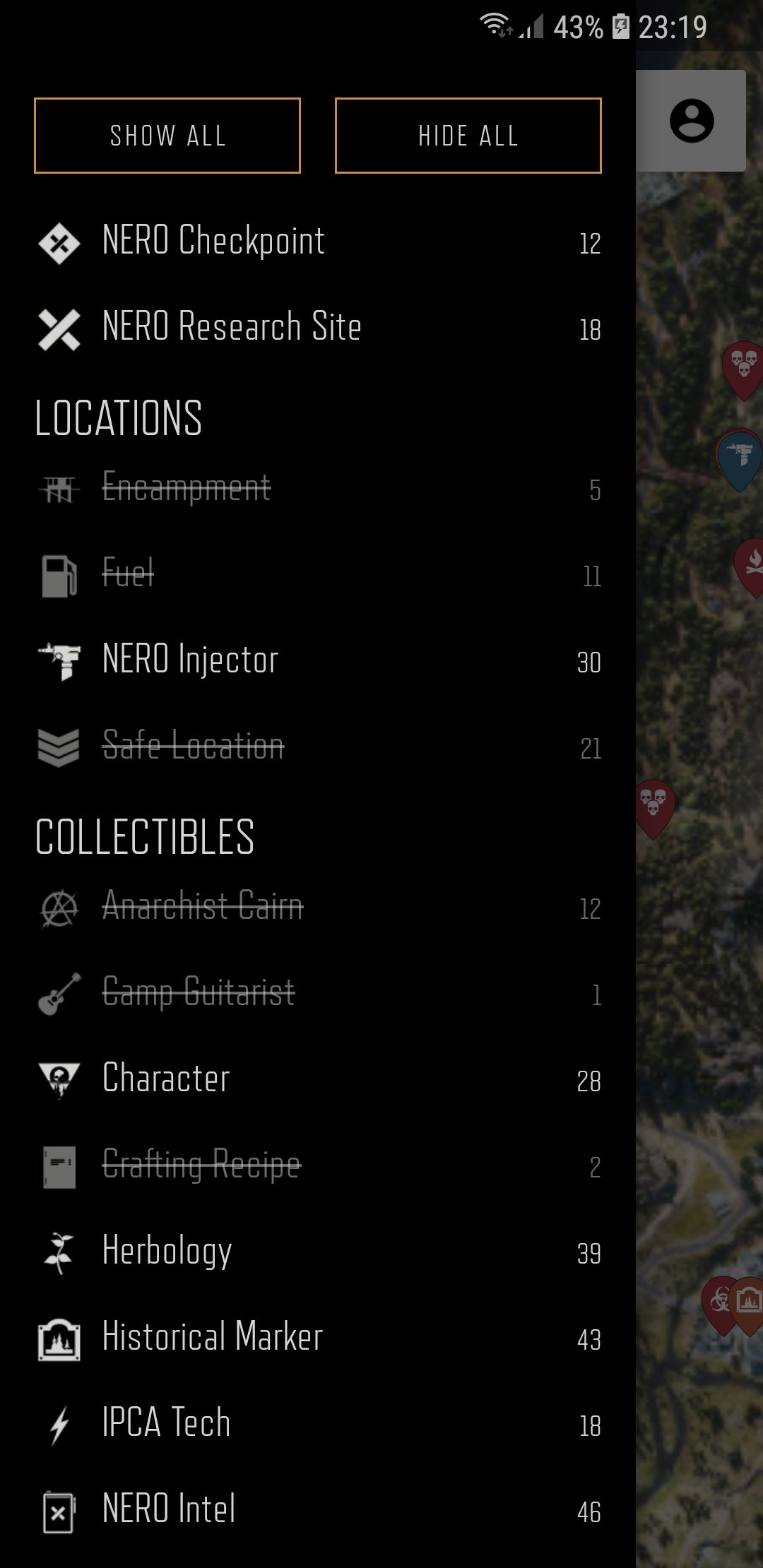Open the user account profile button

click(x=692, y=121)
